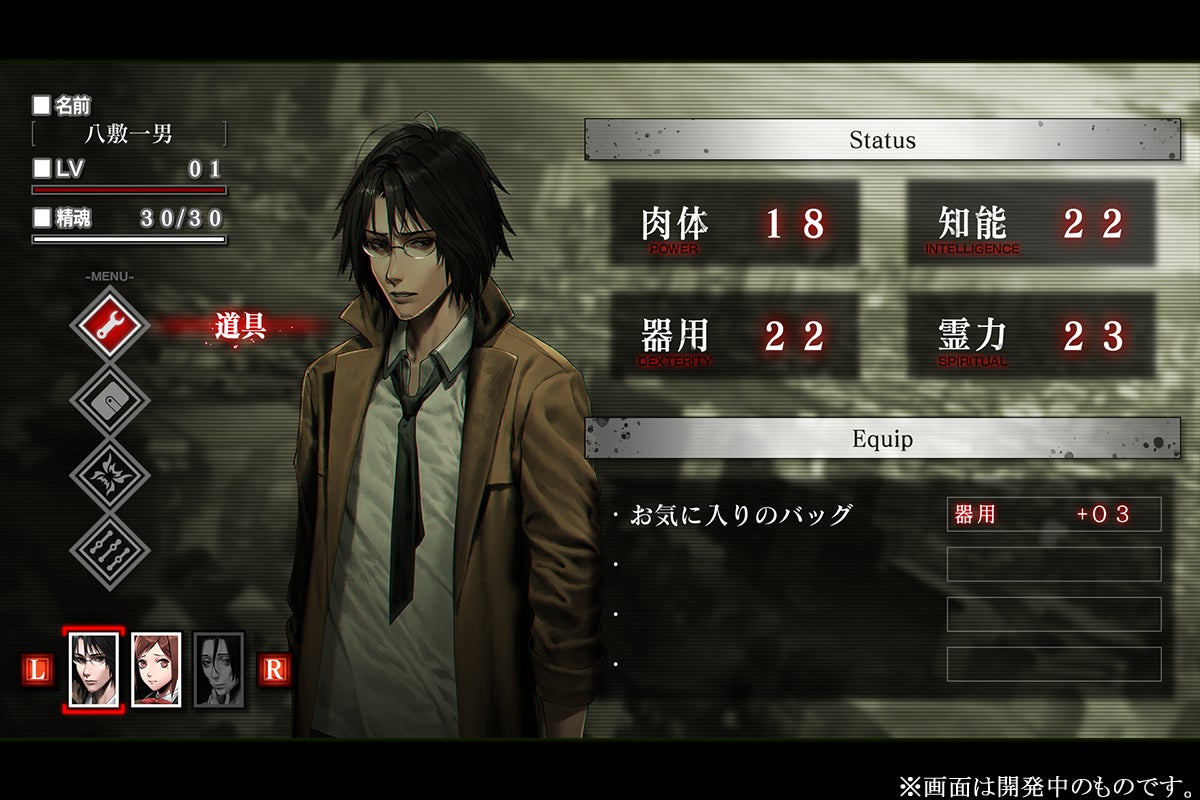
Task: Open the sliders settings menu icon
Action: click(109, 550)
